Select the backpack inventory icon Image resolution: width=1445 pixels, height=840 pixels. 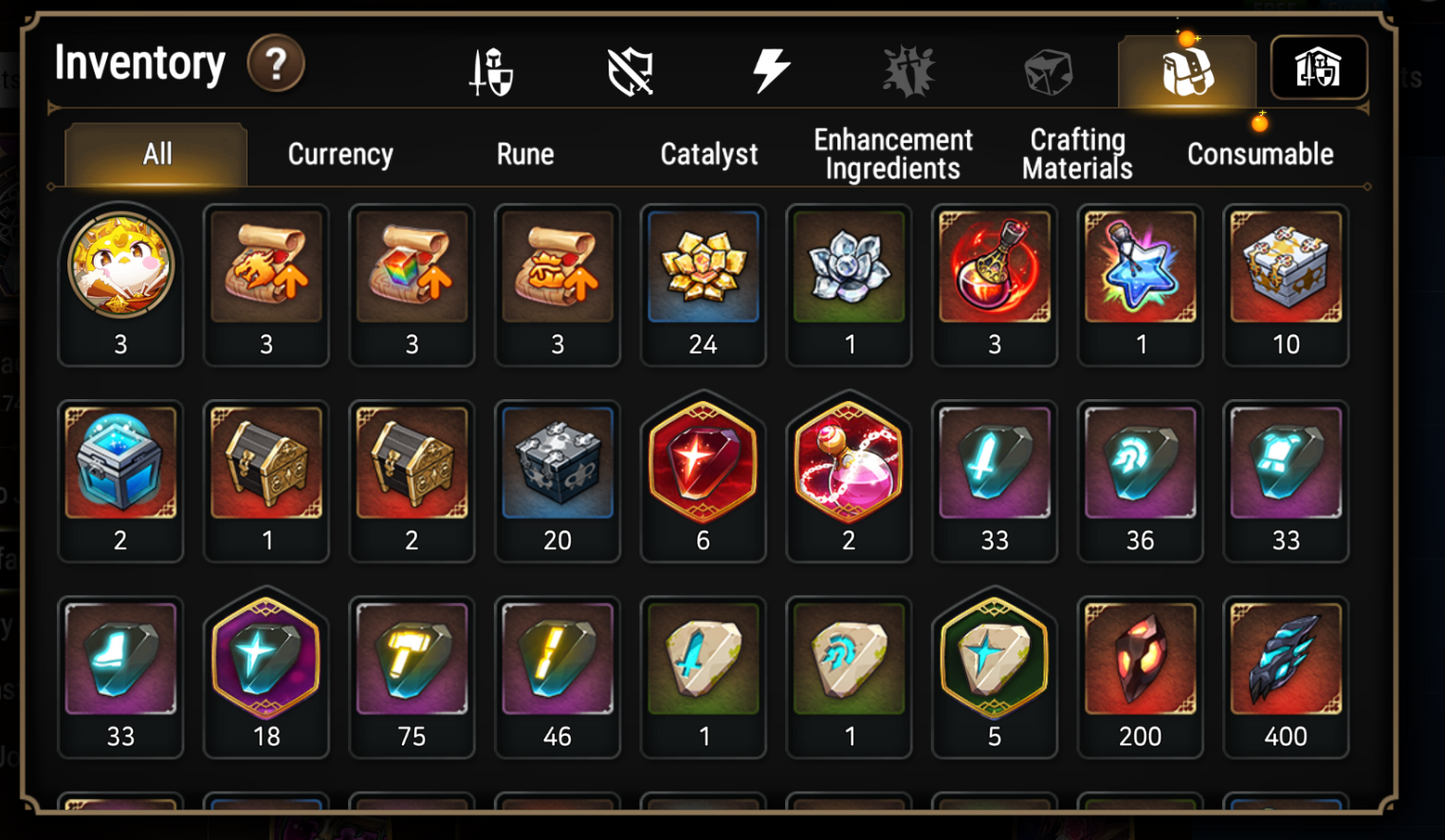[x=1185, y=68]
